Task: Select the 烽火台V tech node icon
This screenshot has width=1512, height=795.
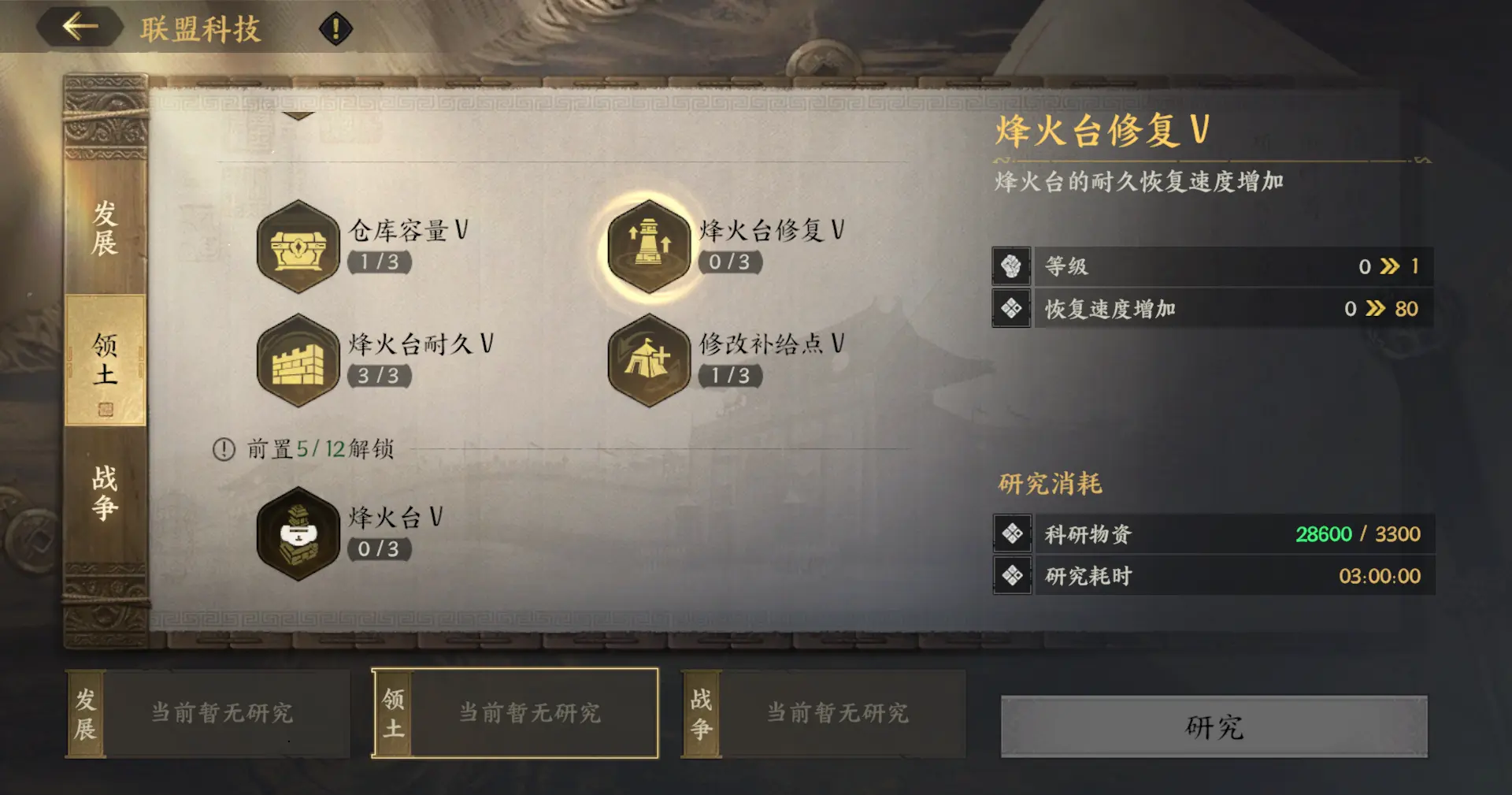Action: click(299, 533)
